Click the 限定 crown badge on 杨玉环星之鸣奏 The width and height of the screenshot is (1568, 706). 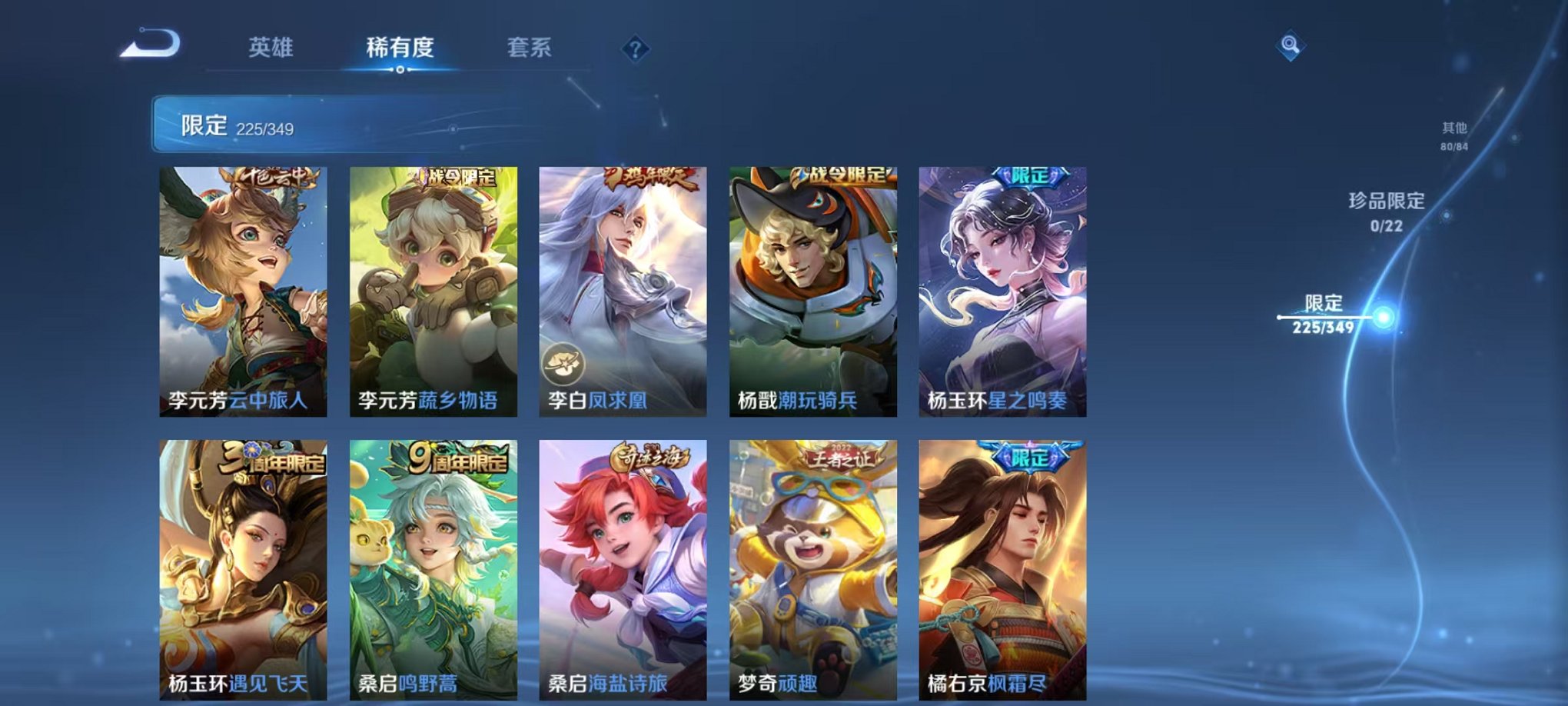coord(1031,178)
